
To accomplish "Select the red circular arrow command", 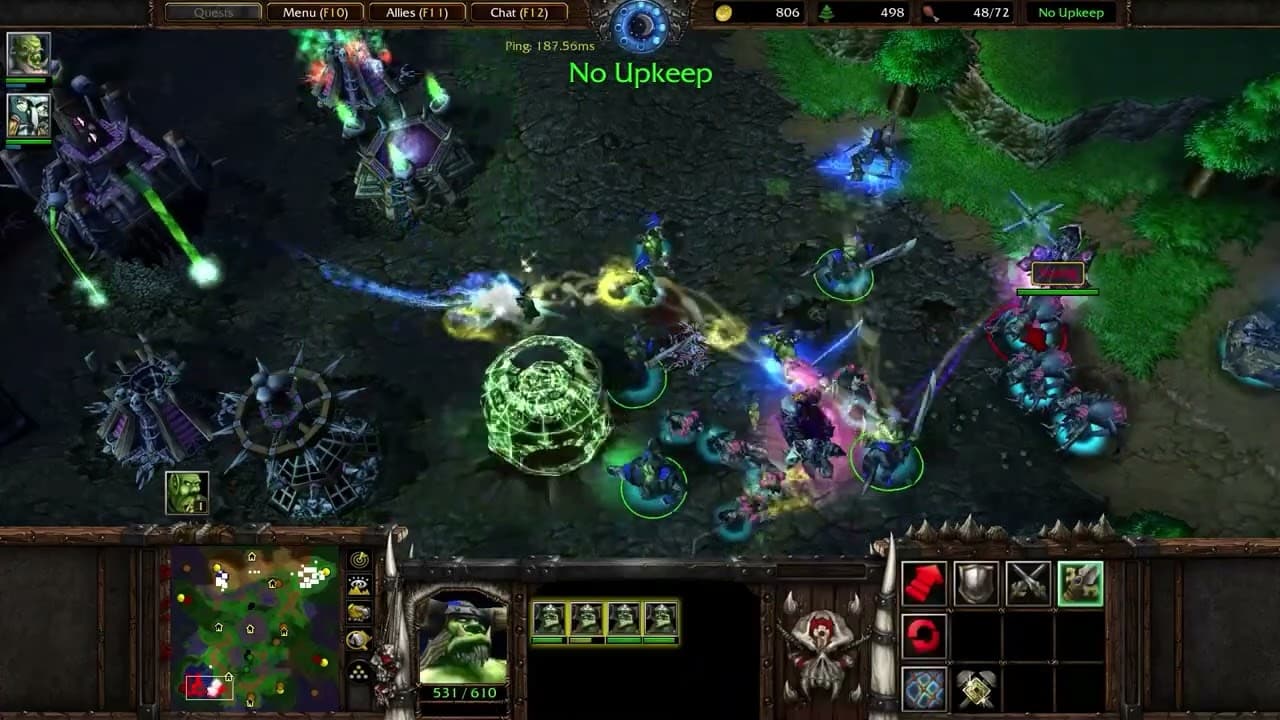I will 924,636.
